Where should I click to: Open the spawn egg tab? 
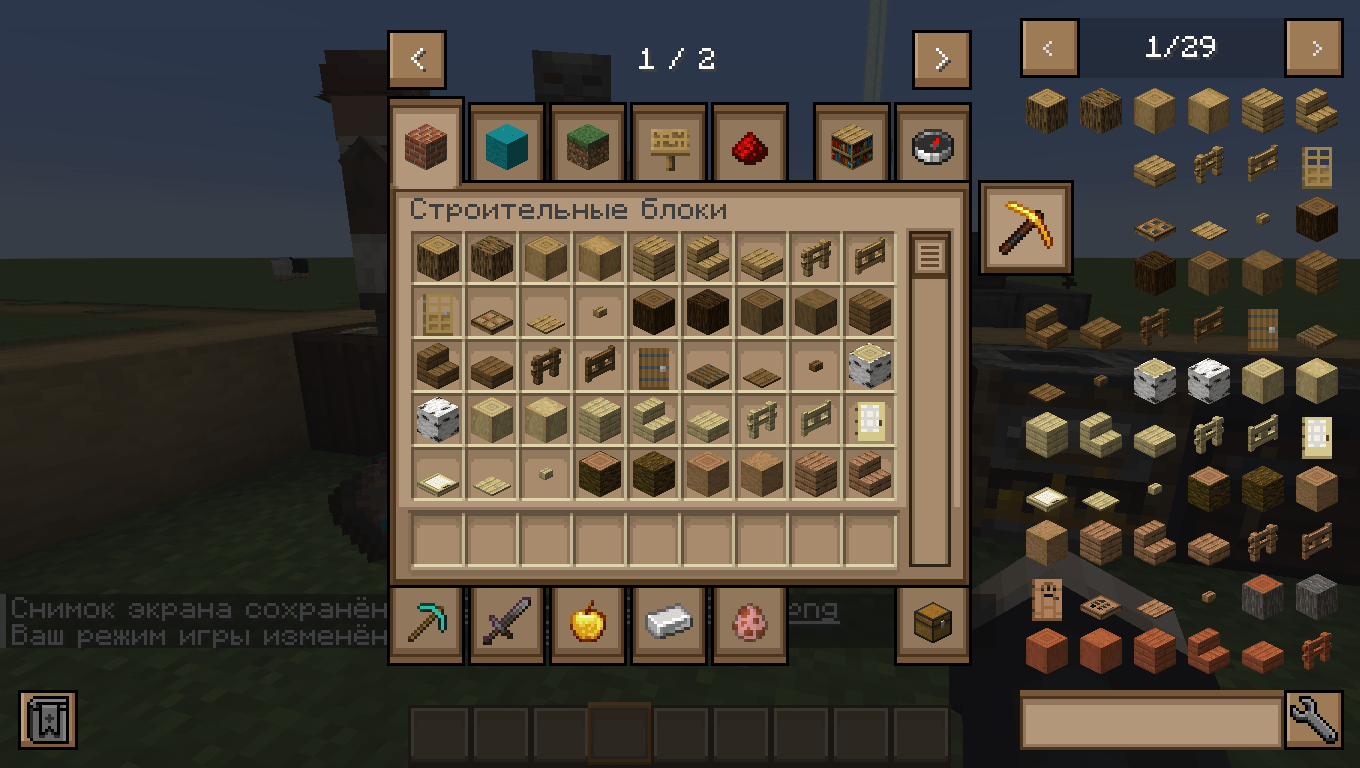(x=749, y=622)
